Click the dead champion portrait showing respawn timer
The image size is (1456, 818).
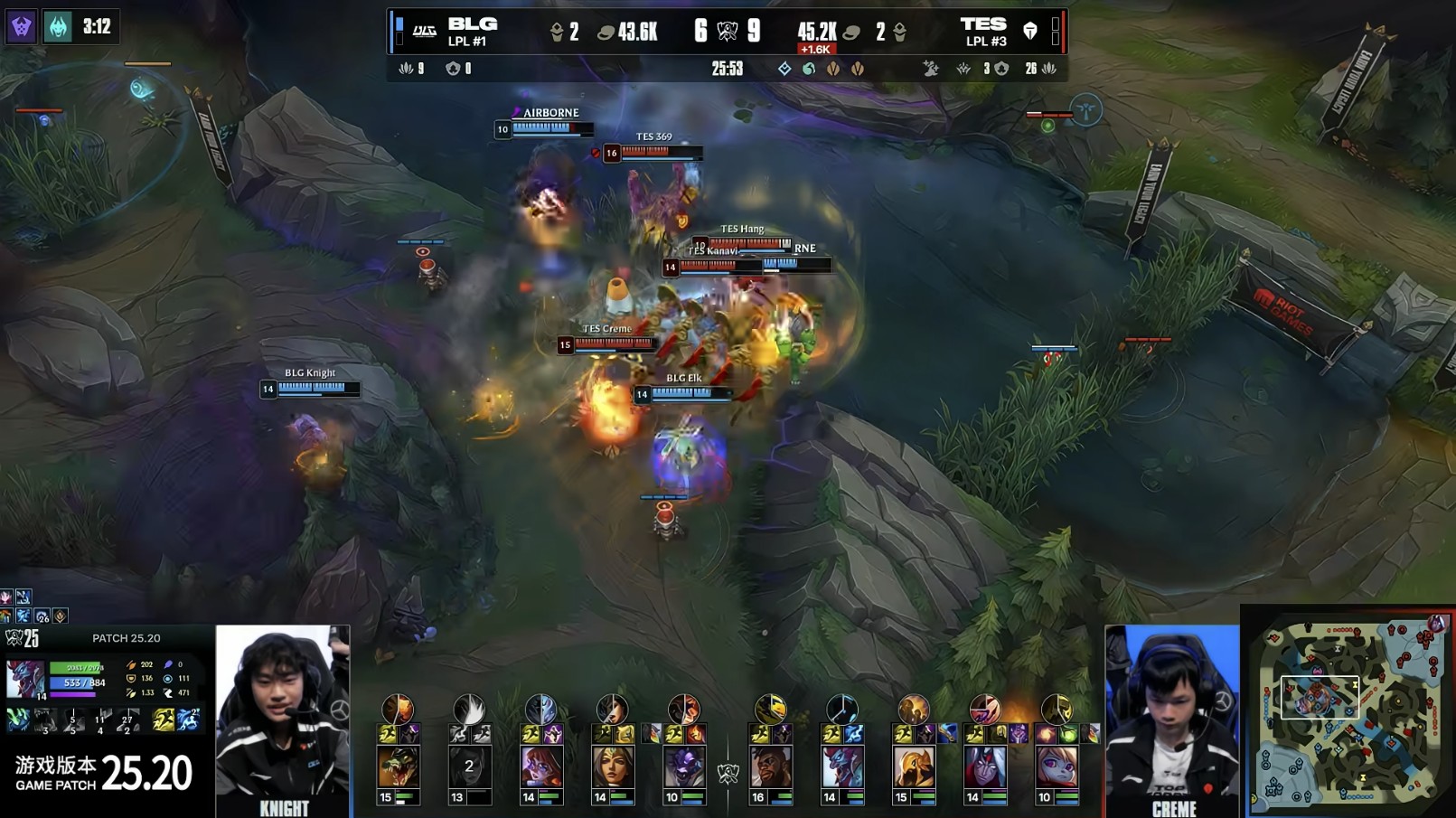tap(469, 767)
